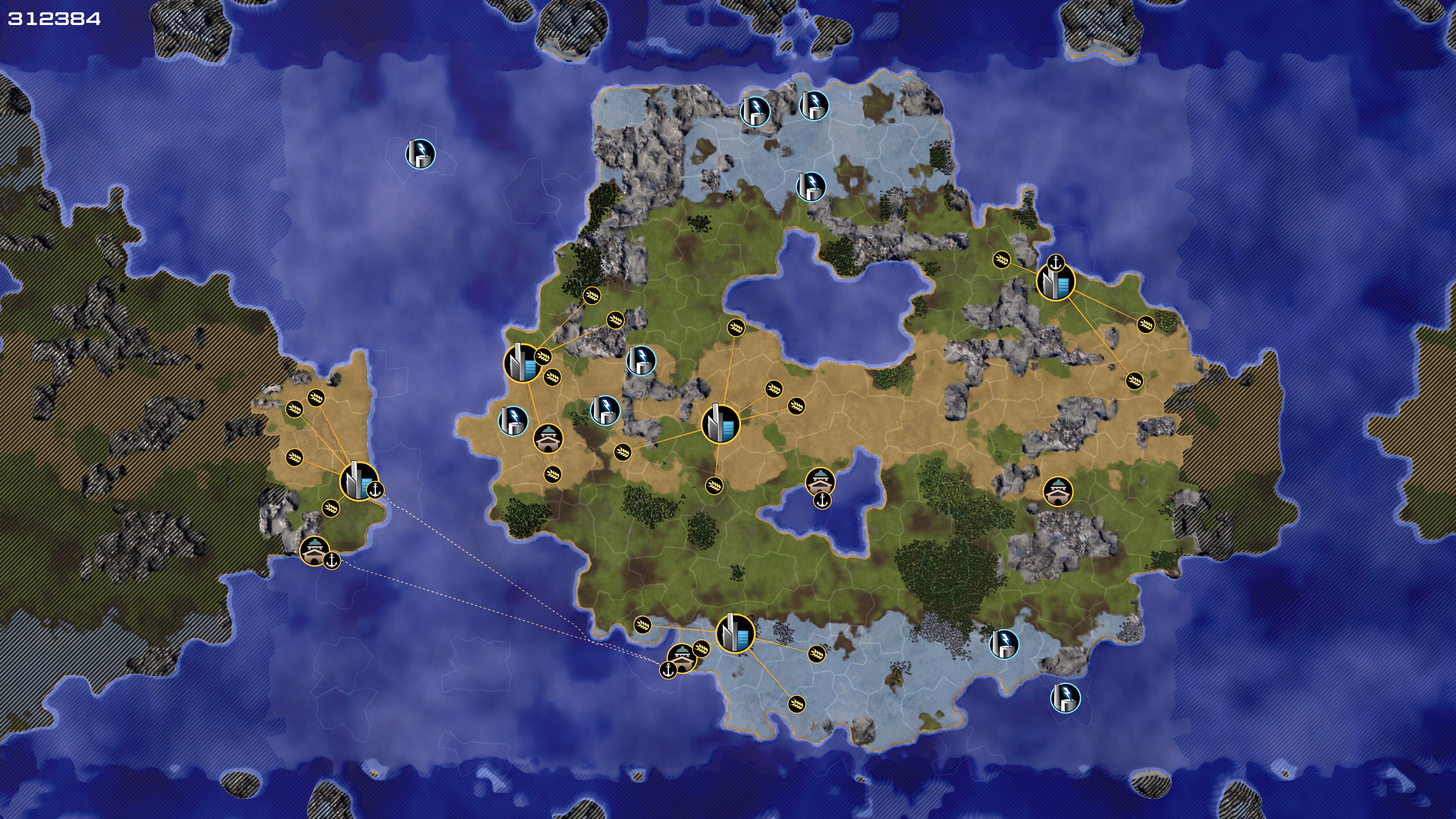The width and height of the screenshot is (1456, 819).
Task: Click the city marker with an anchor above it
Action: 1055,282
